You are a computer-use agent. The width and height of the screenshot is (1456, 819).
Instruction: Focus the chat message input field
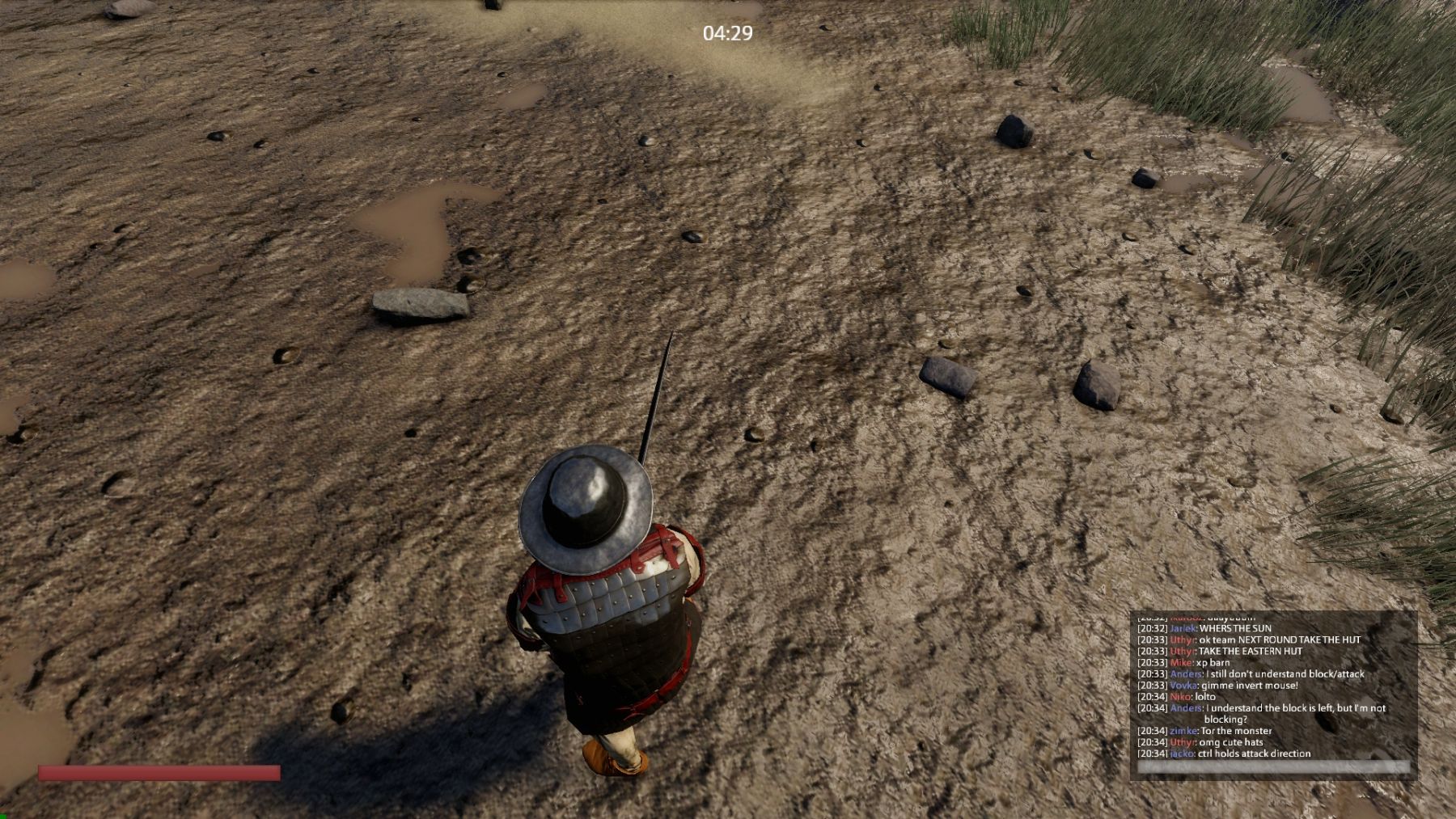pyautogui.click(x=1272, y=766)
